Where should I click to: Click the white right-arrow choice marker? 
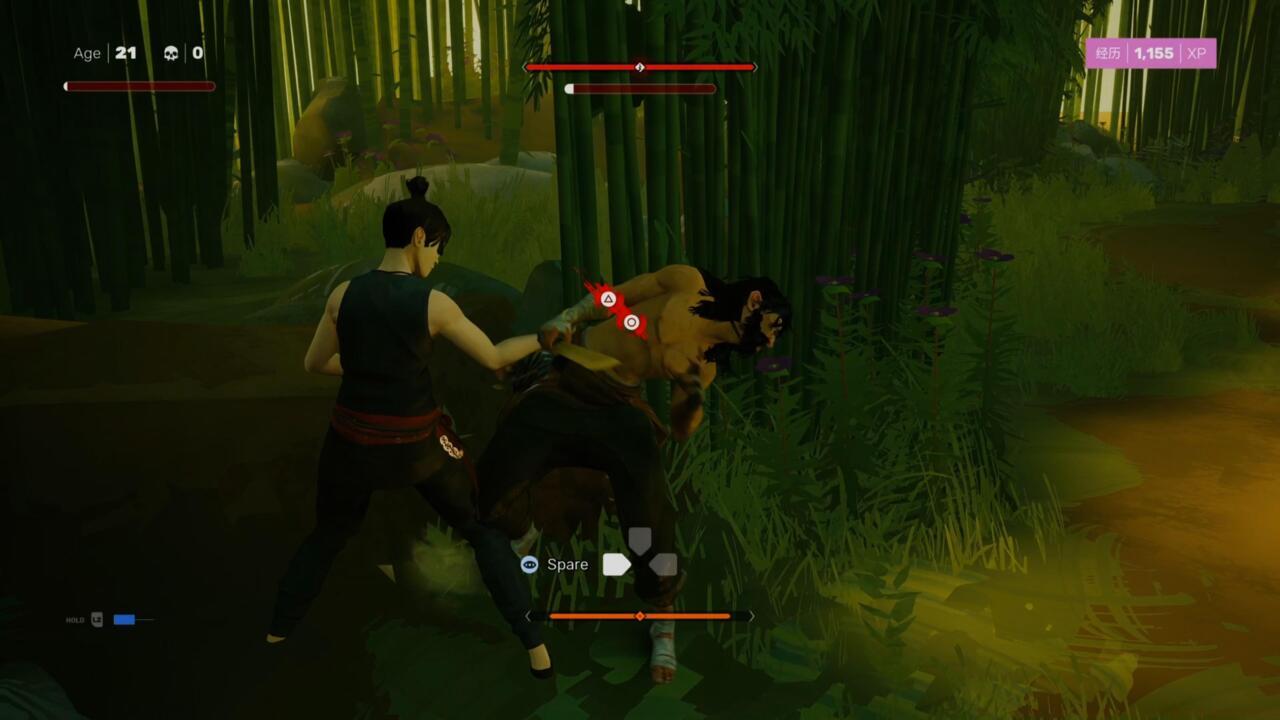[x=615, y=563]
